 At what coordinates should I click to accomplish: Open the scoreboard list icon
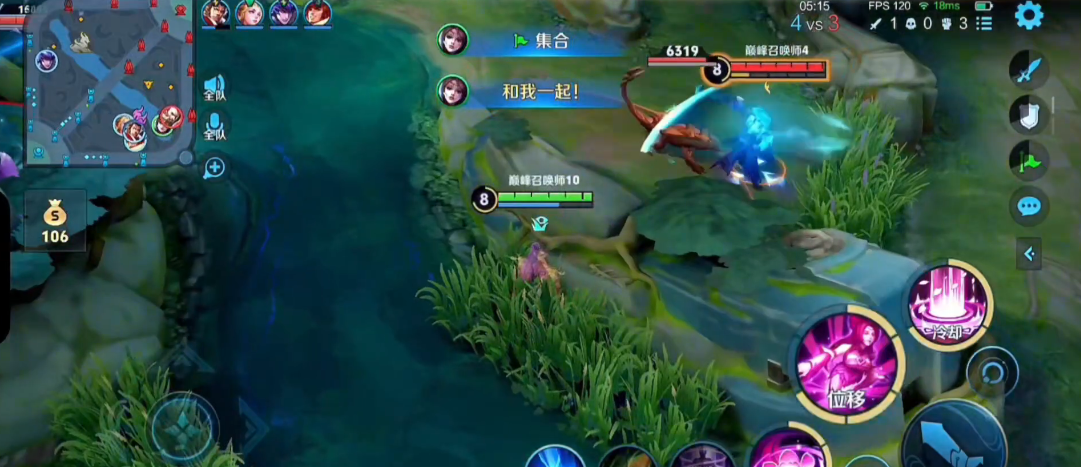[986, 23]
